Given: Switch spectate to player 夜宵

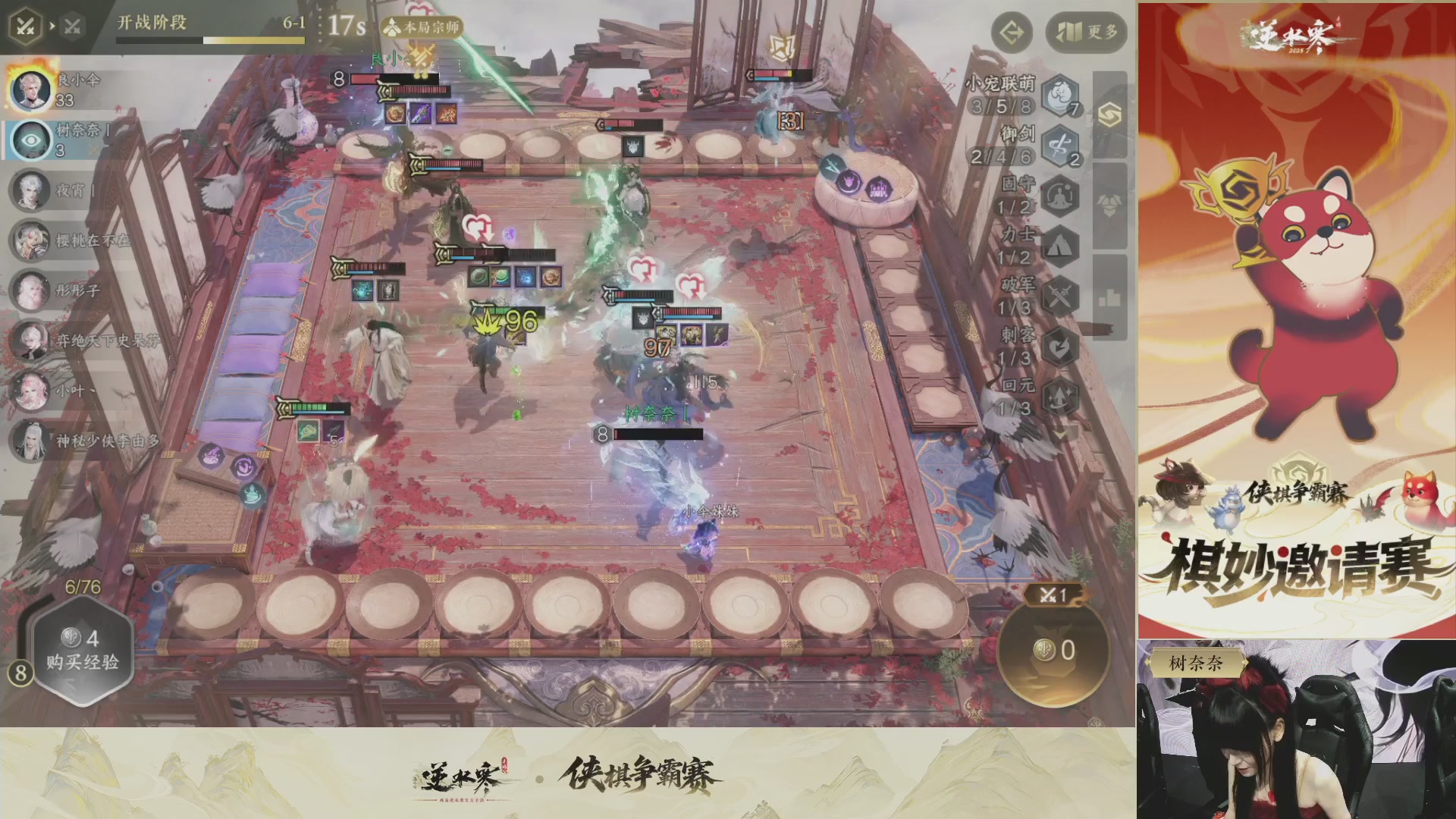Looking at the screenshot, I should (32, 191).
